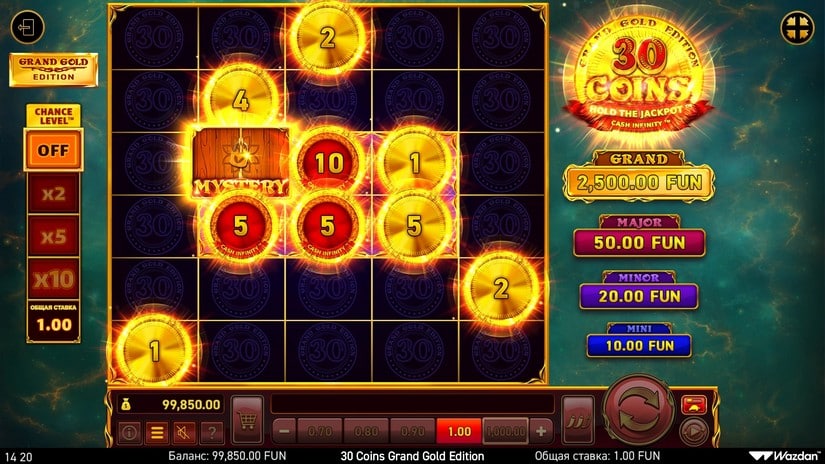Exit the game via the door icon

[x=31, y=27]
